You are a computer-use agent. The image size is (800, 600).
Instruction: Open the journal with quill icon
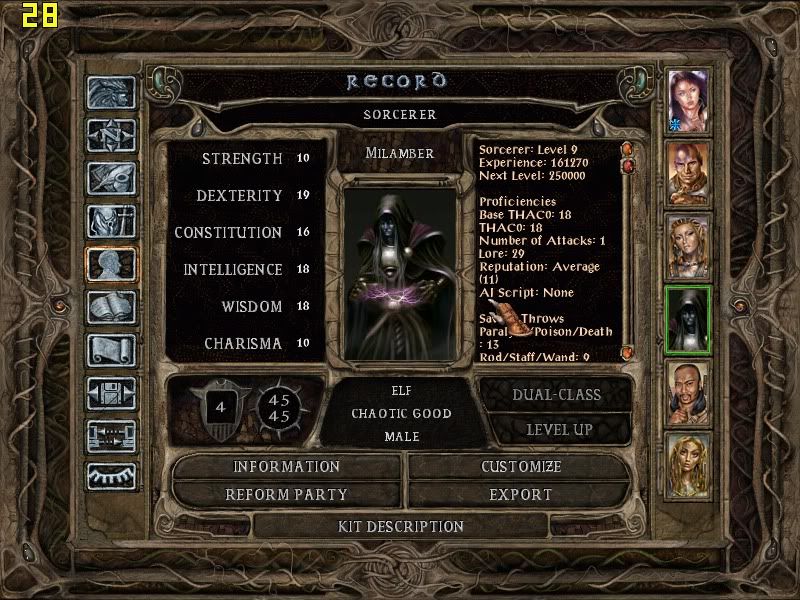111,178
